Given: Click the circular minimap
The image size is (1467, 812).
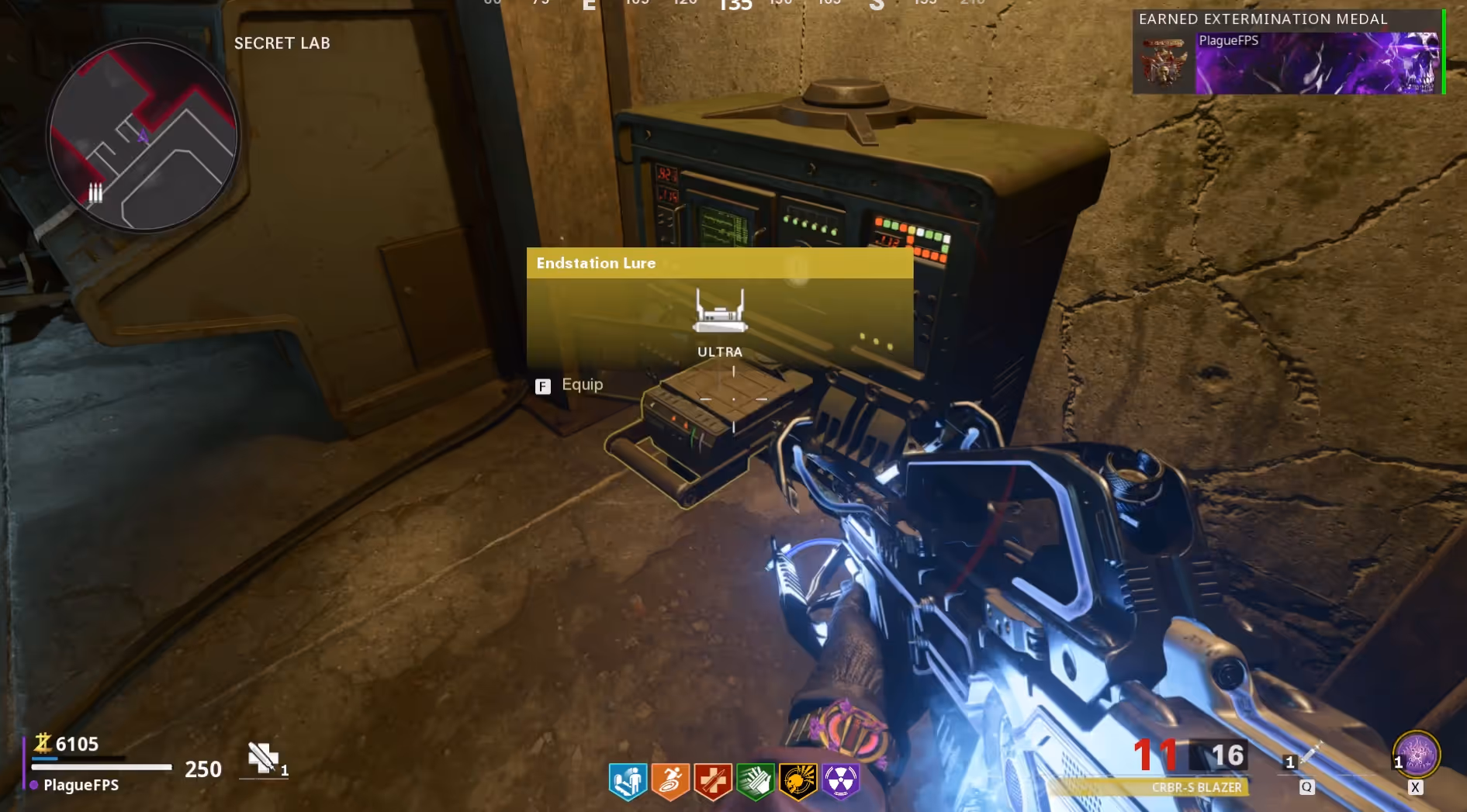Looking at the screenshot, I should pyautogui.click(x=144, y=136).
